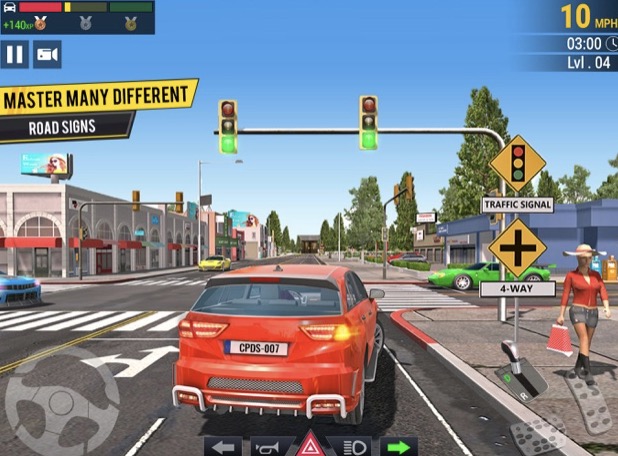Viewport: 618px width, 456px height.
Task: Pause the game
Action: click(x=15, y=54)
